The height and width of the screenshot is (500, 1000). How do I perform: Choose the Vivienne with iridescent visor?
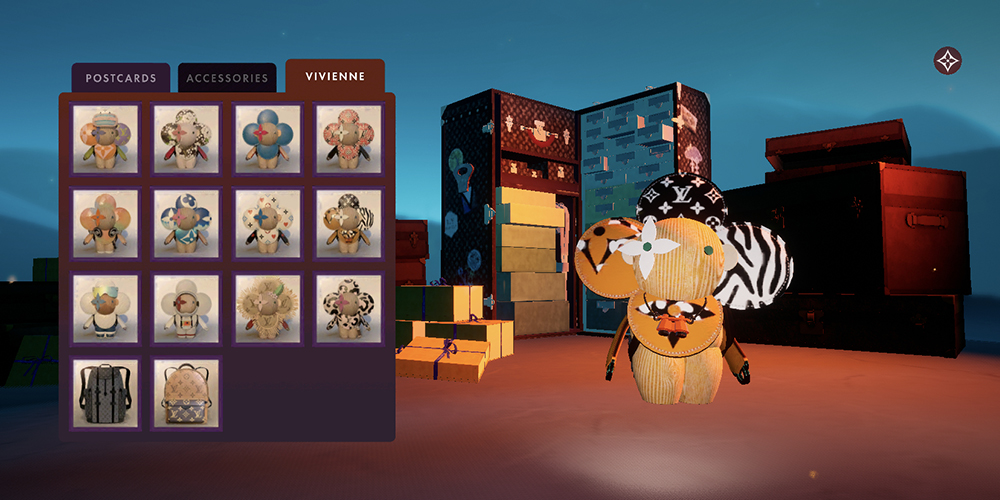click(106, 309)
